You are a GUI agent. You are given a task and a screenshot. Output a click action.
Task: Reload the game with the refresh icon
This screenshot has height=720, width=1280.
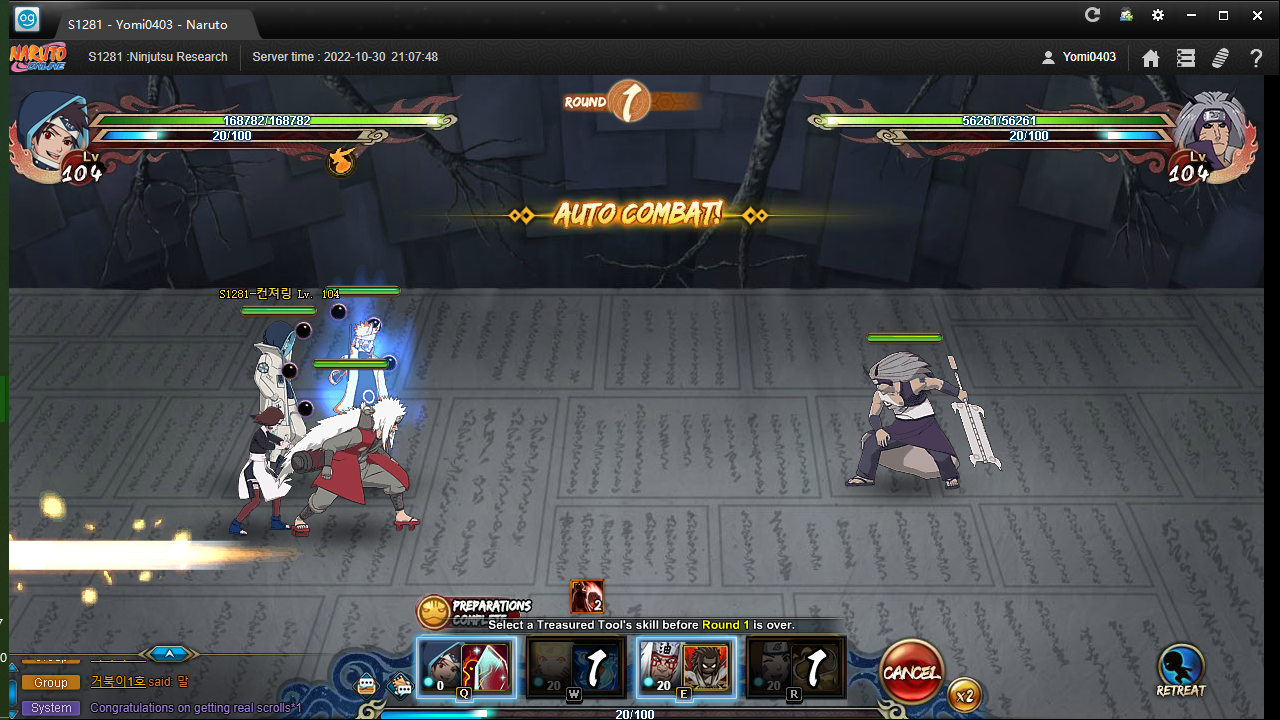[x=1092, y=15]
